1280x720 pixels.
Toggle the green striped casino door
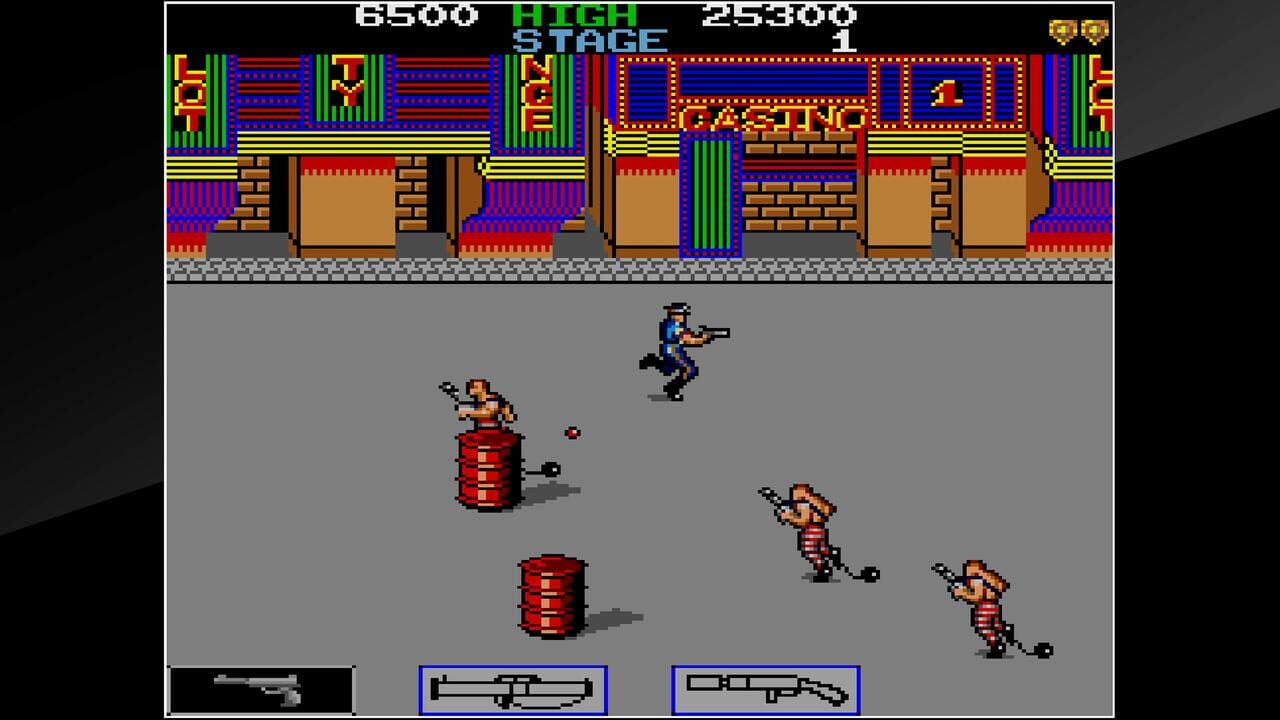(712, 195)
